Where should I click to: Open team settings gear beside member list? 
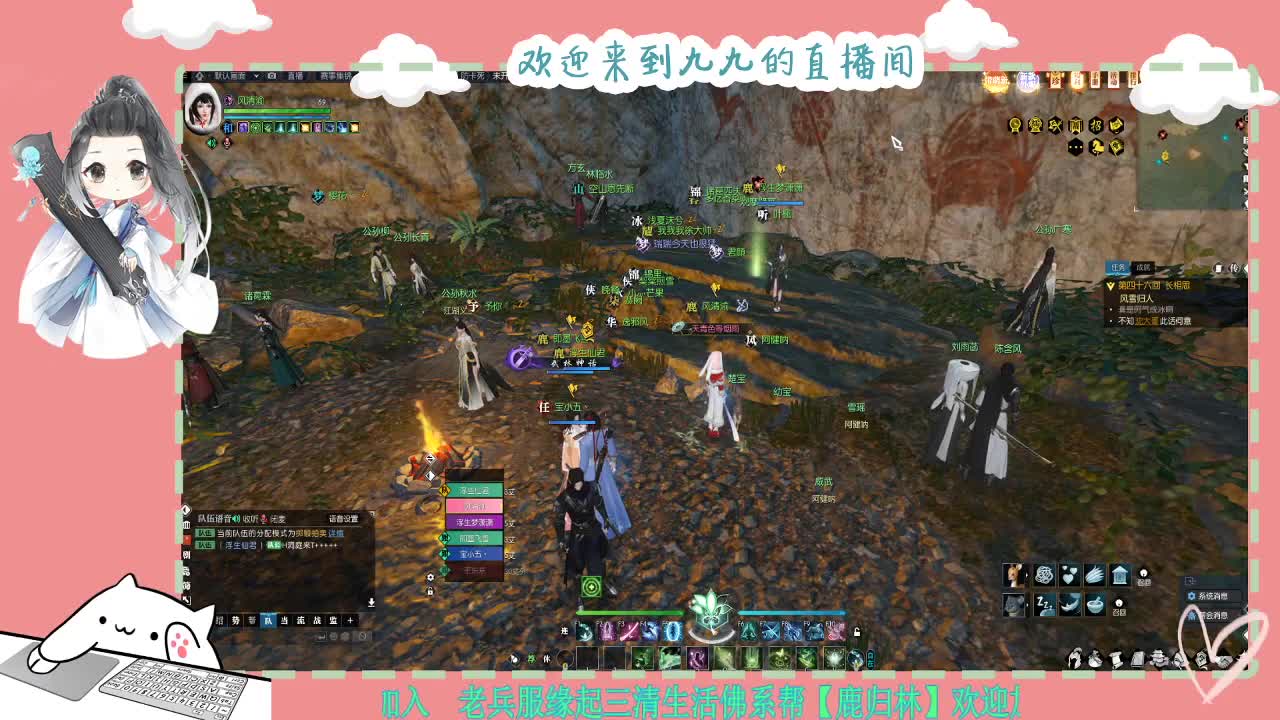(x=430, y=577)
